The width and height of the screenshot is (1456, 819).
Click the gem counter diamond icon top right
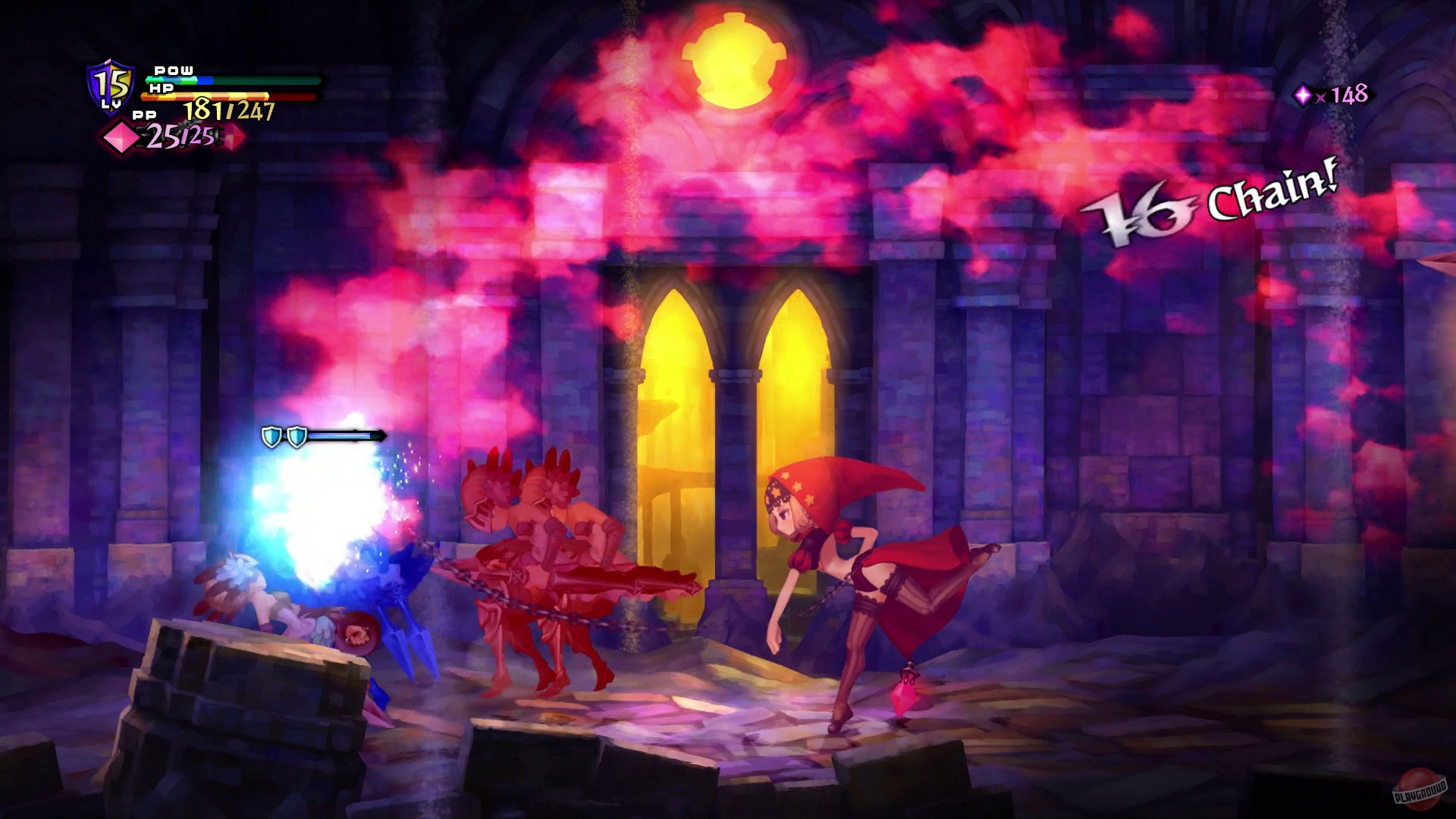tap(1303, 95)
